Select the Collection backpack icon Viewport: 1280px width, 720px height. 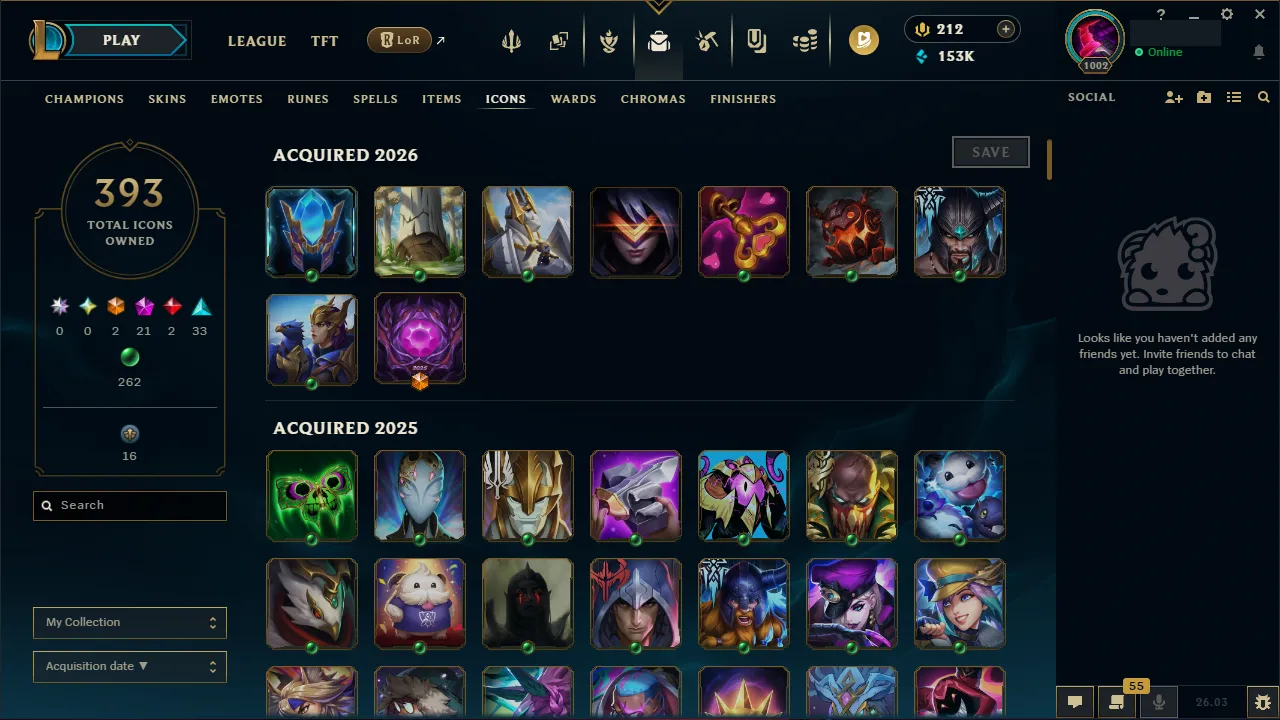658,41
